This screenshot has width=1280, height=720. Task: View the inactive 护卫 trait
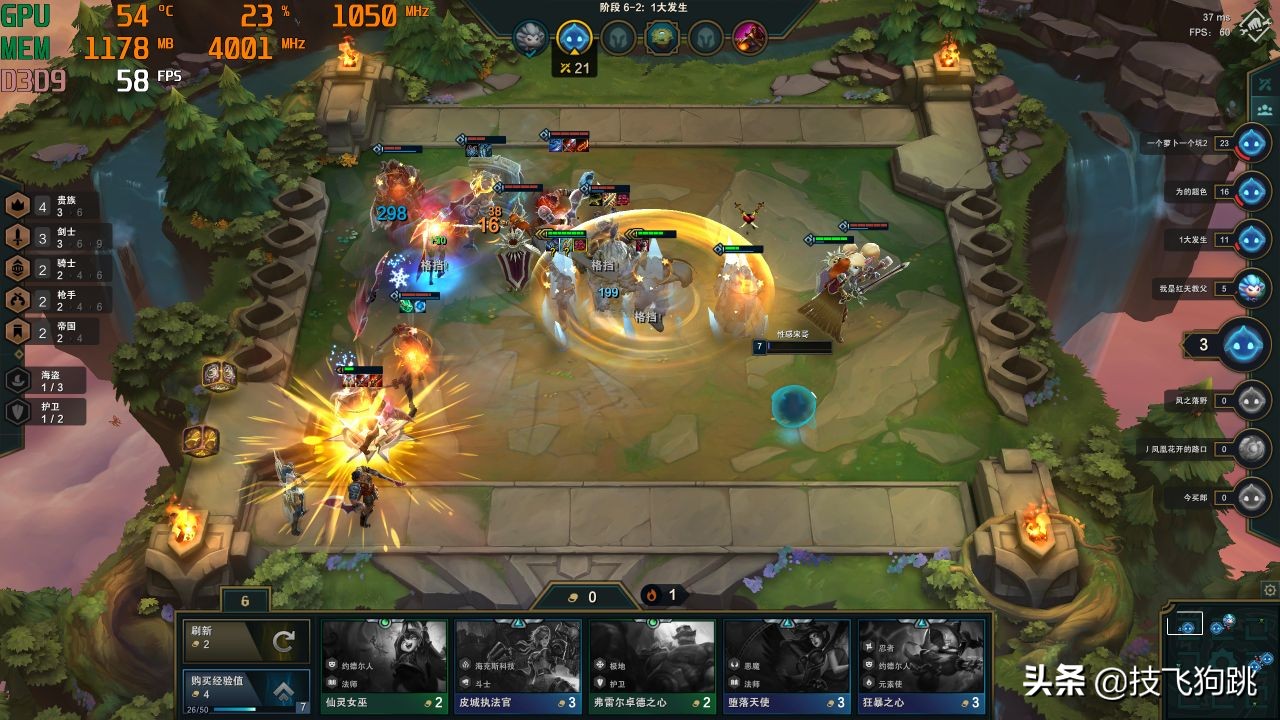coord(44,411)
